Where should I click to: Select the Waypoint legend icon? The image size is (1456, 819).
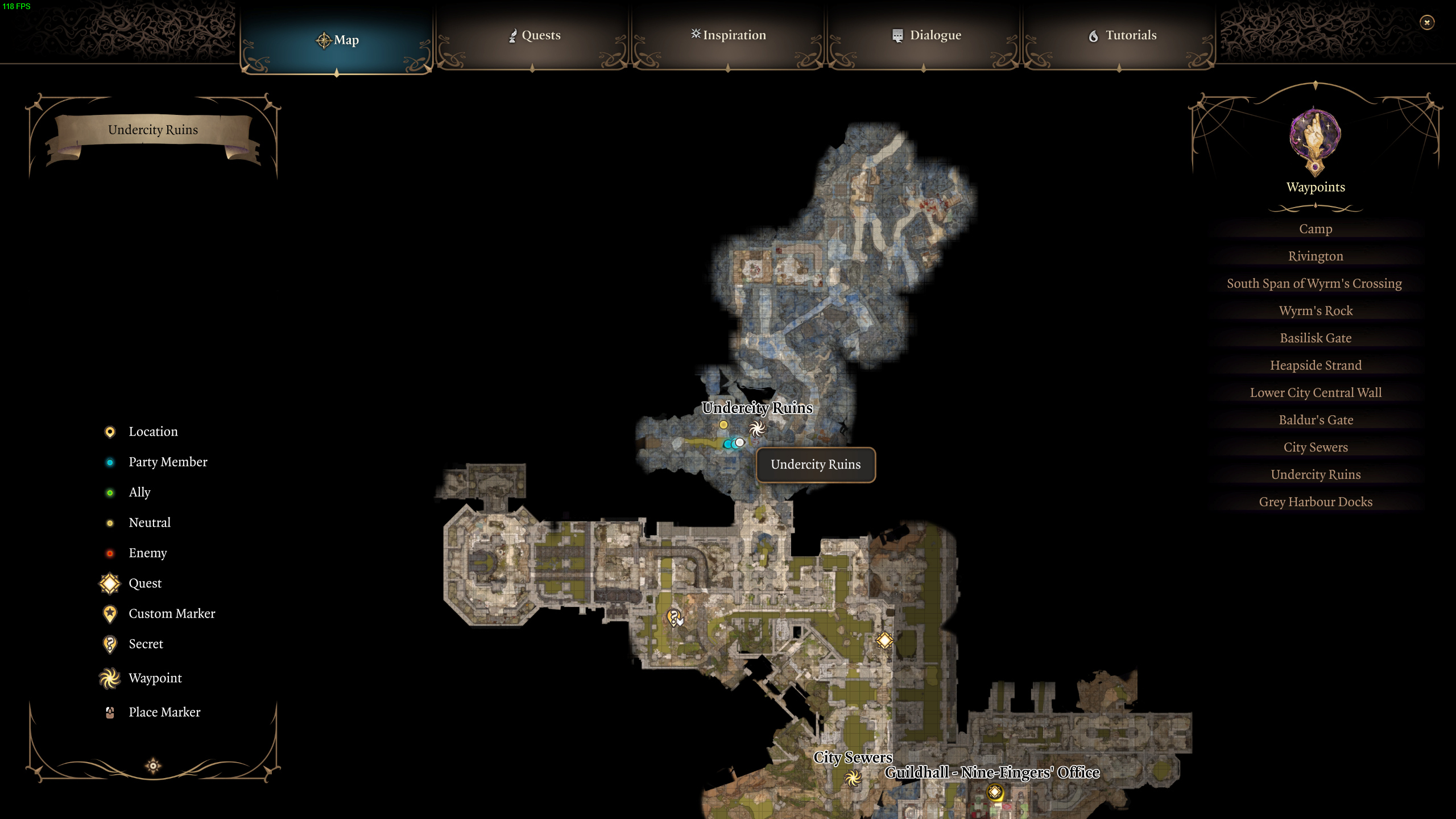point(110,678)
